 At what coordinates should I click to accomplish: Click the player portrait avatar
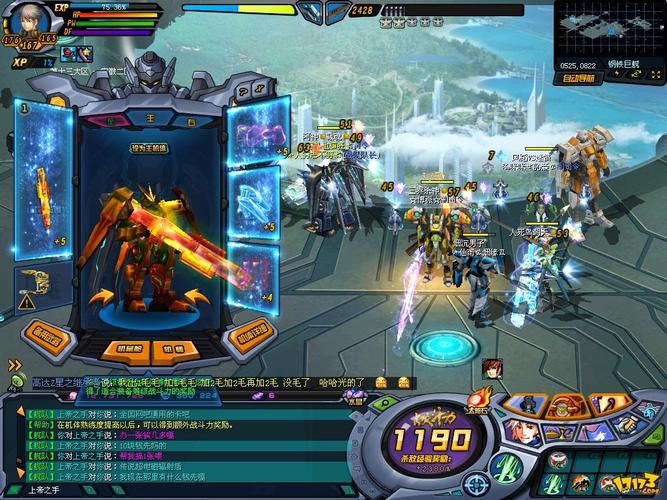point(30,22)
